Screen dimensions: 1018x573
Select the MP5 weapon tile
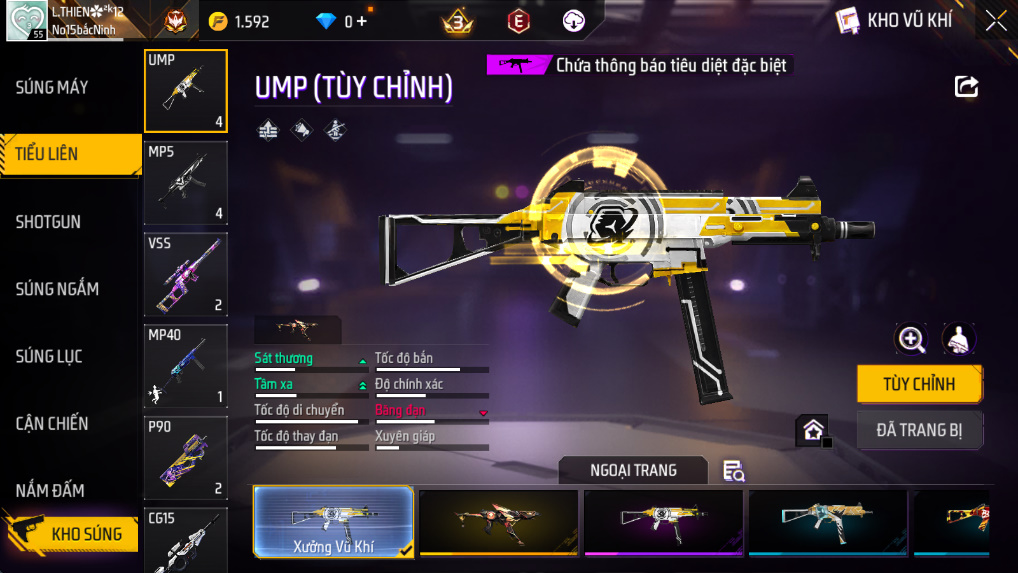click(186, 183)
